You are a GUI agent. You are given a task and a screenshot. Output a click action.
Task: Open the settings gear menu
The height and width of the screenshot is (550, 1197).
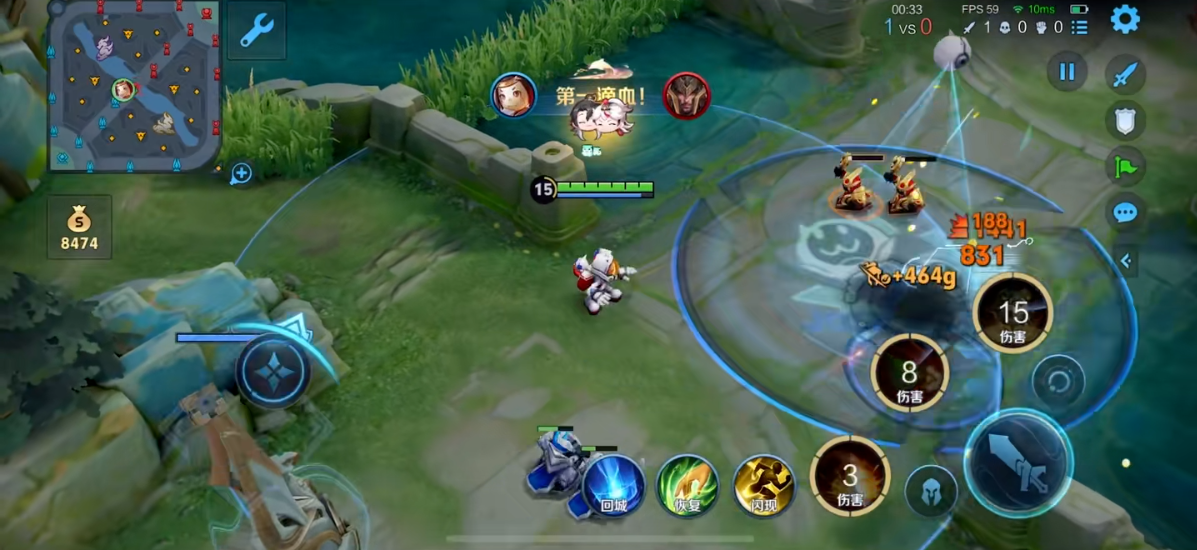pyautogui.click(x=1125, y=19)
